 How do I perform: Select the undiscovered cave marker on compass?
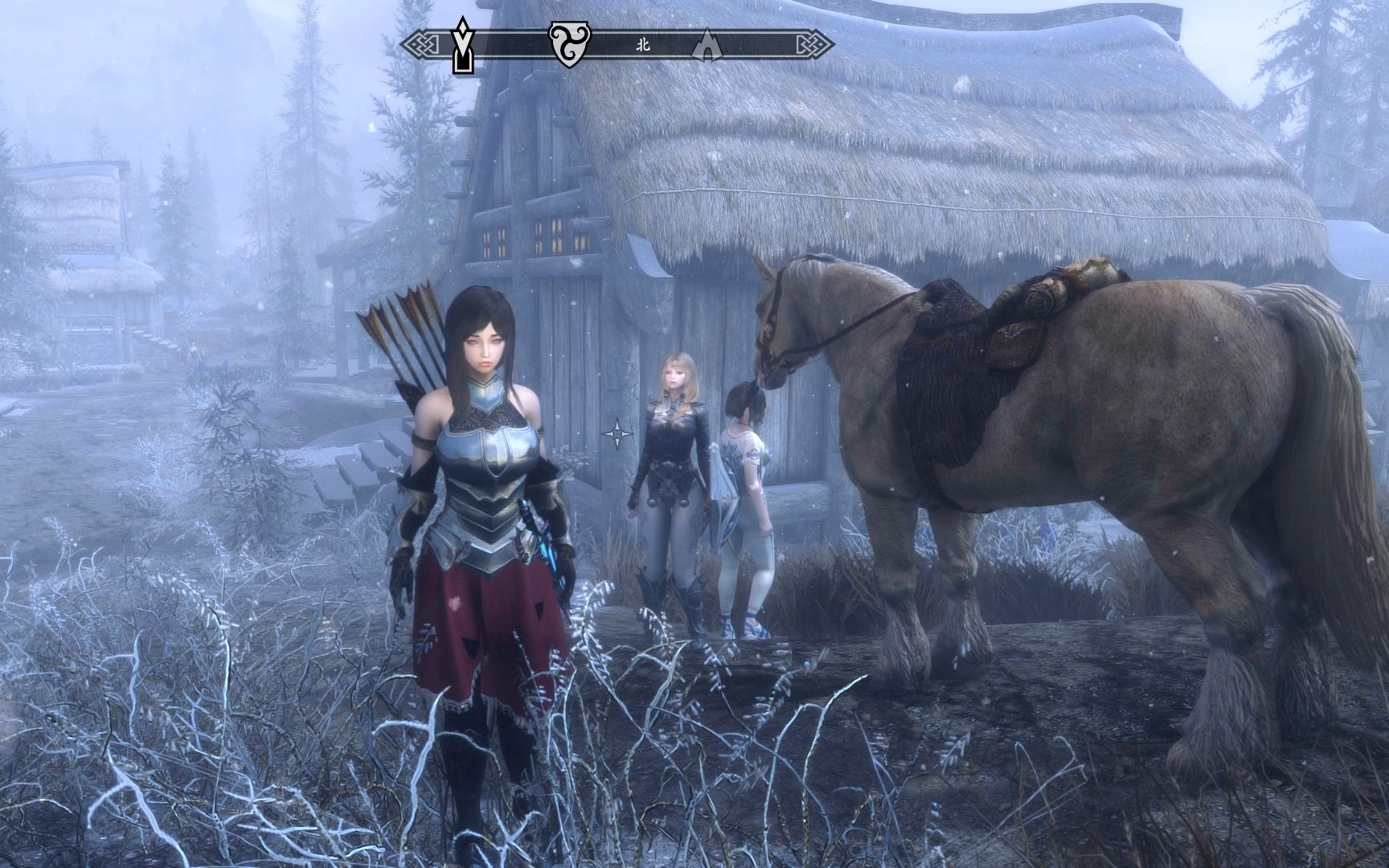click(x=706, y=46)
